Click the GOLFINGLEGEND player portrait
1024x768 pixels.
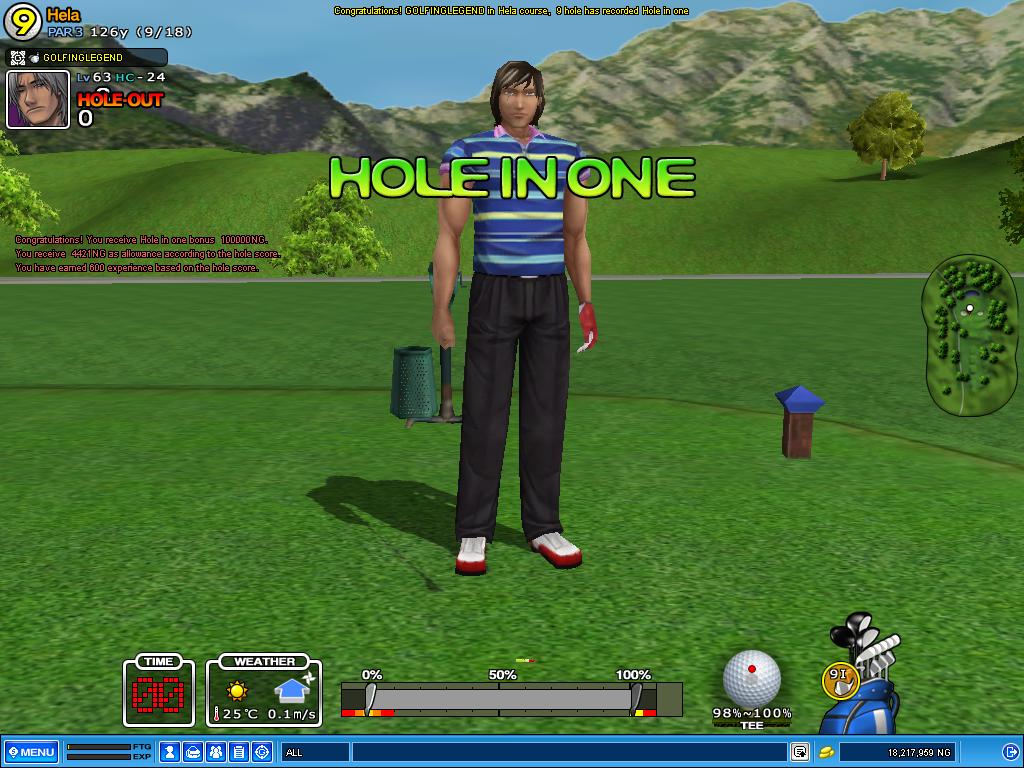pyautogui.click(x=38, y=99)
